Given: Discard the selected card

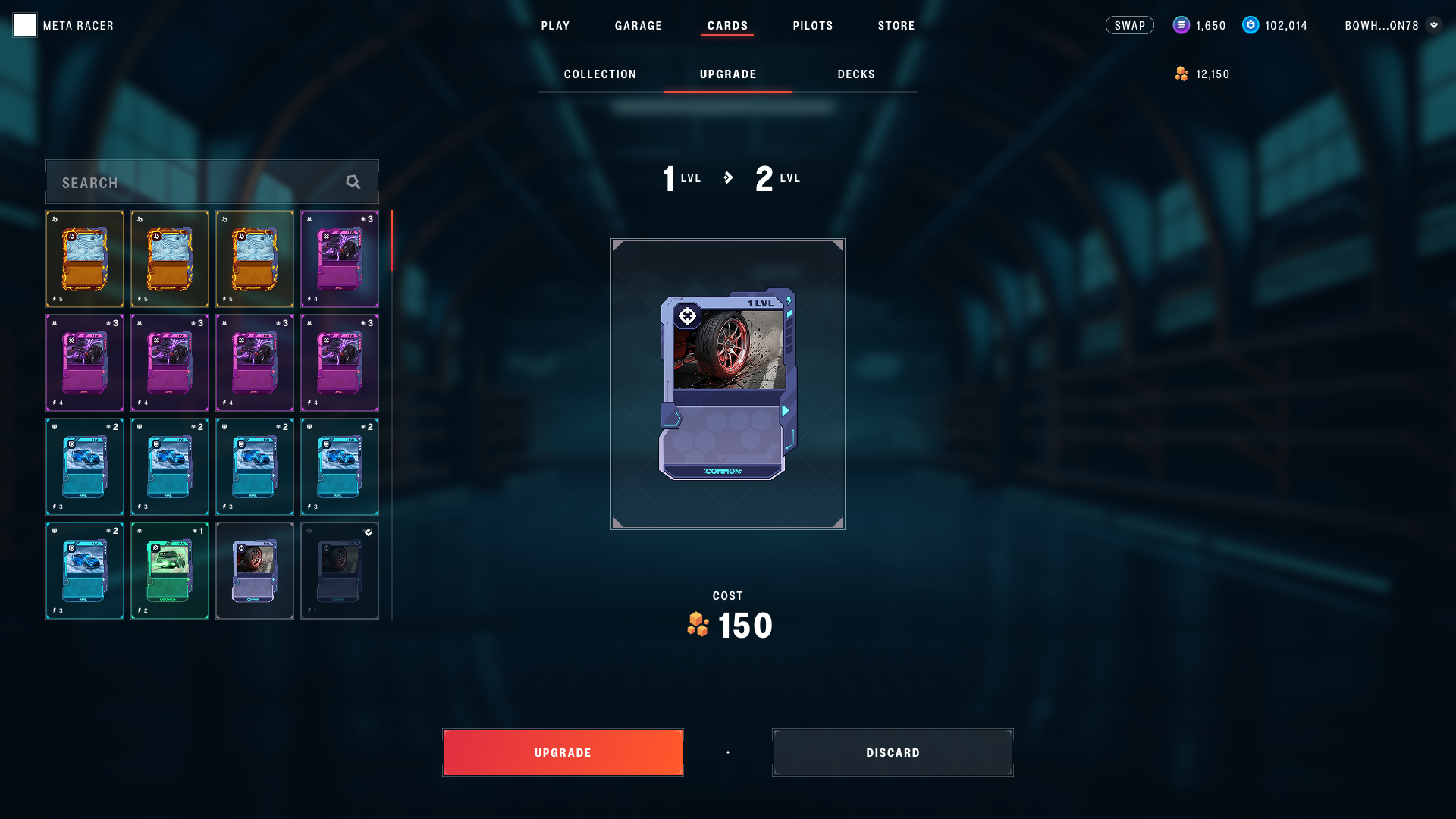Looking at the screenshot, I should click(x=893, y=752).
